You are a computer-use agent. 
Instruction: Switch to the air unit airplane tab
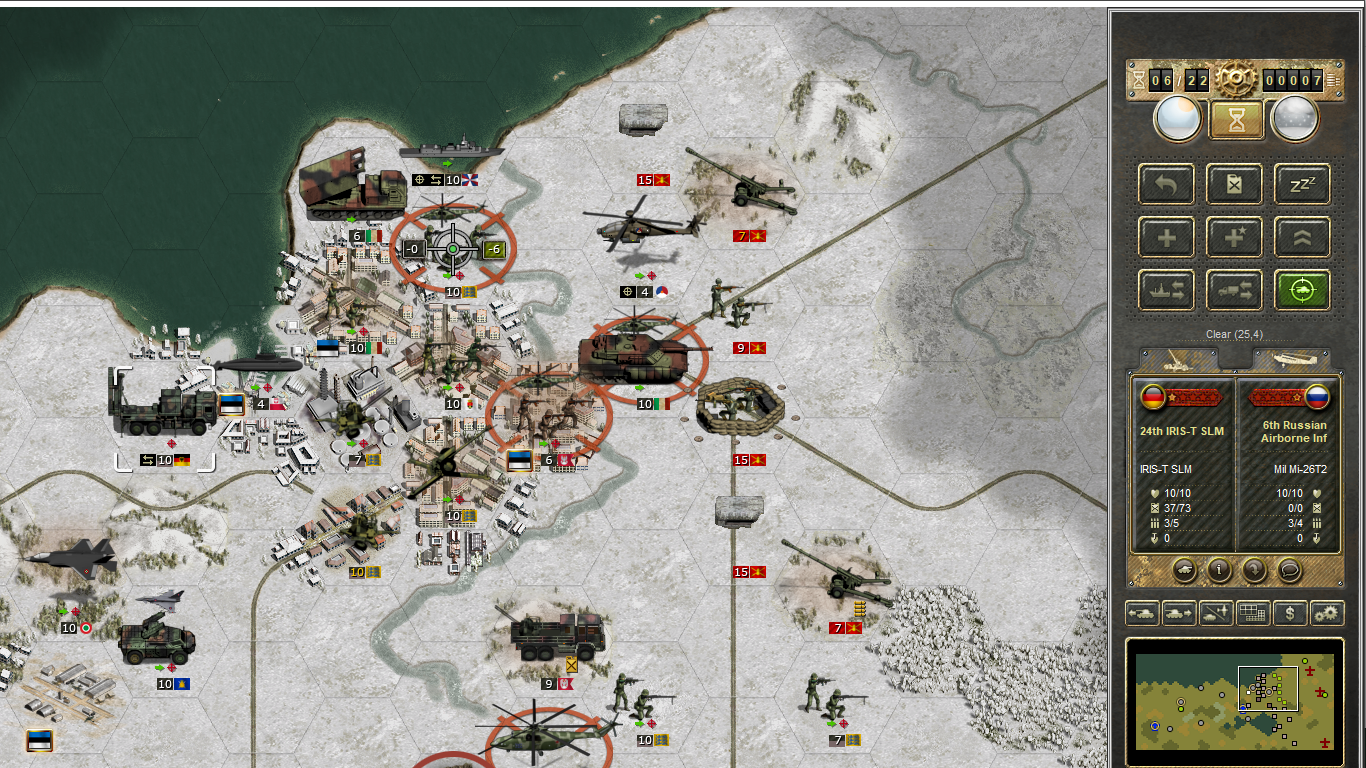click(x=1292, y=360)
